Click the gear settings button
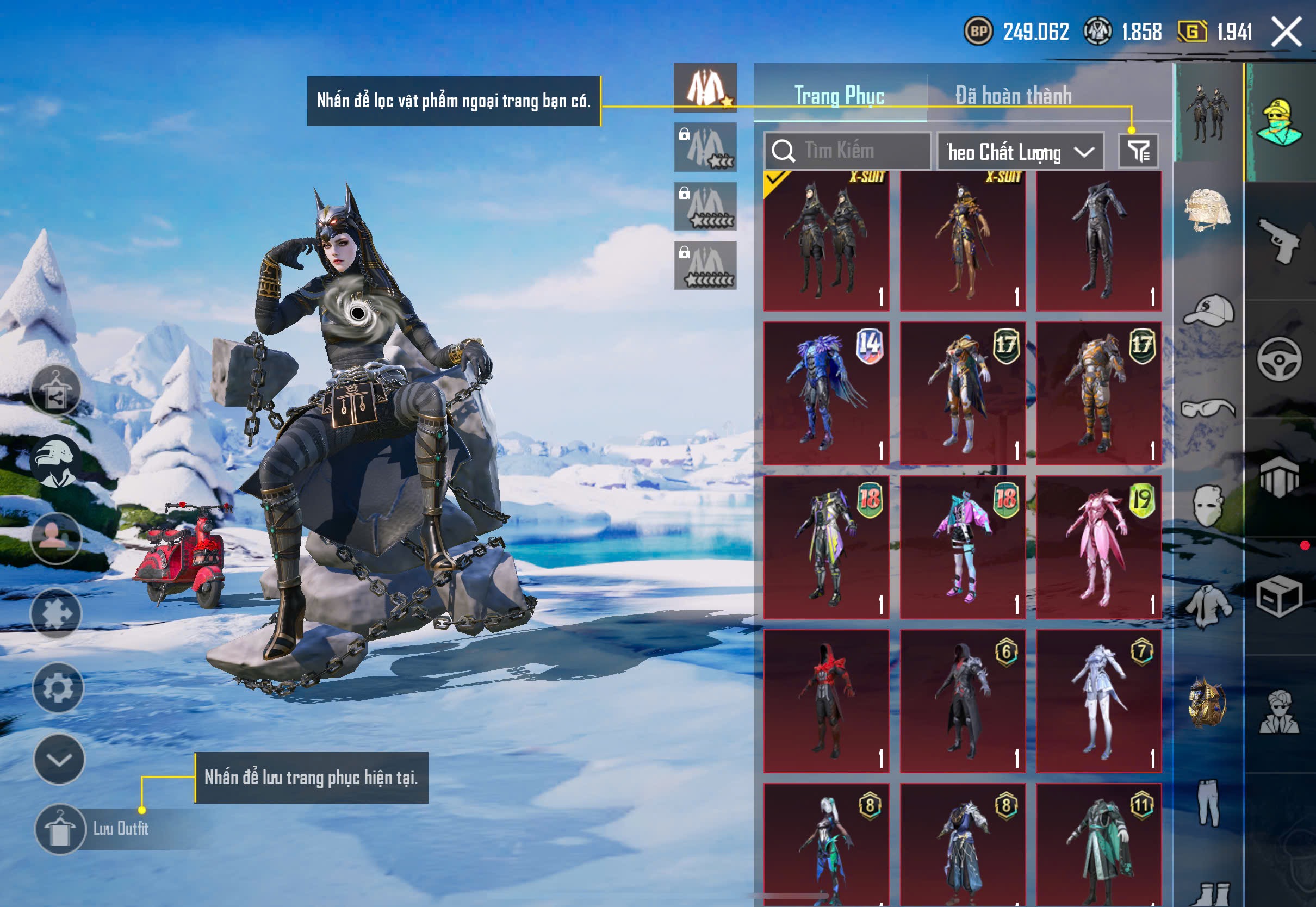 (x=58, y=688)
